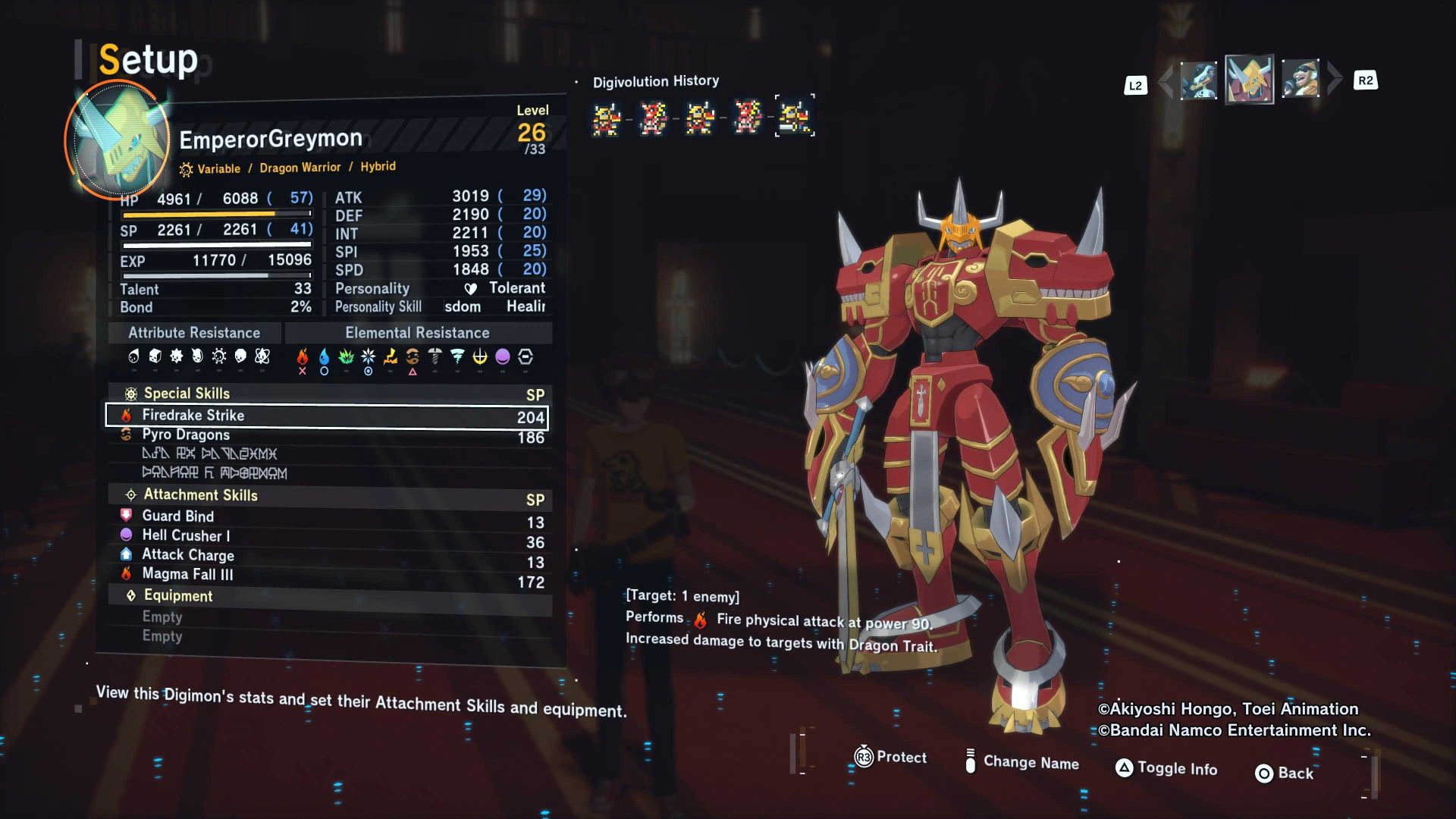The image size is (1456, 819).
Task: Select the highlighted EmperorGreymon party portrait
Action: coord(1249,79)
